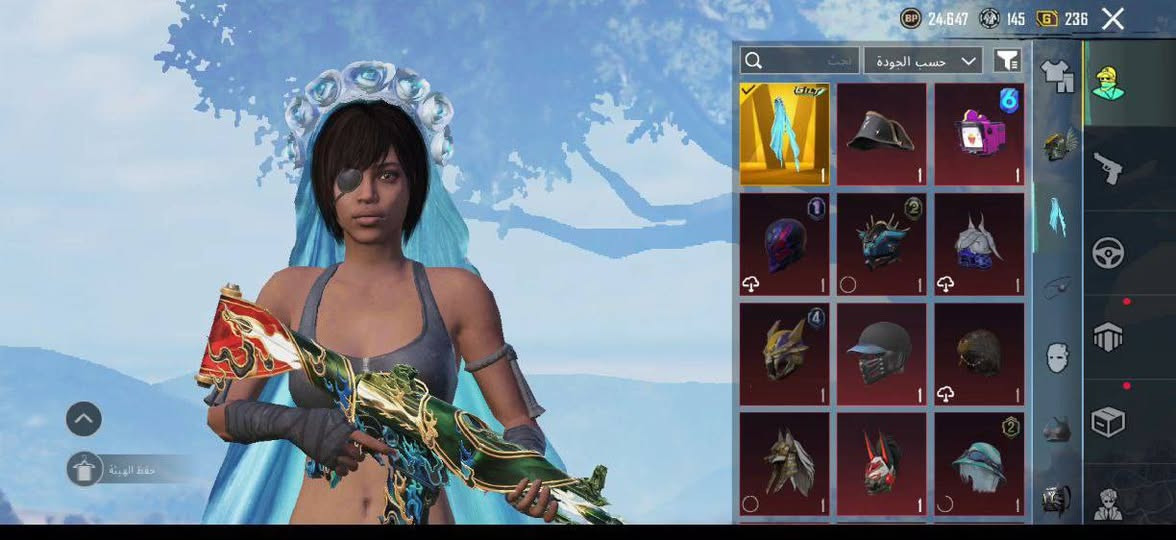Screen dimensions: 1176x540
Task: Click the item search field
Action: tap(800, 61)
